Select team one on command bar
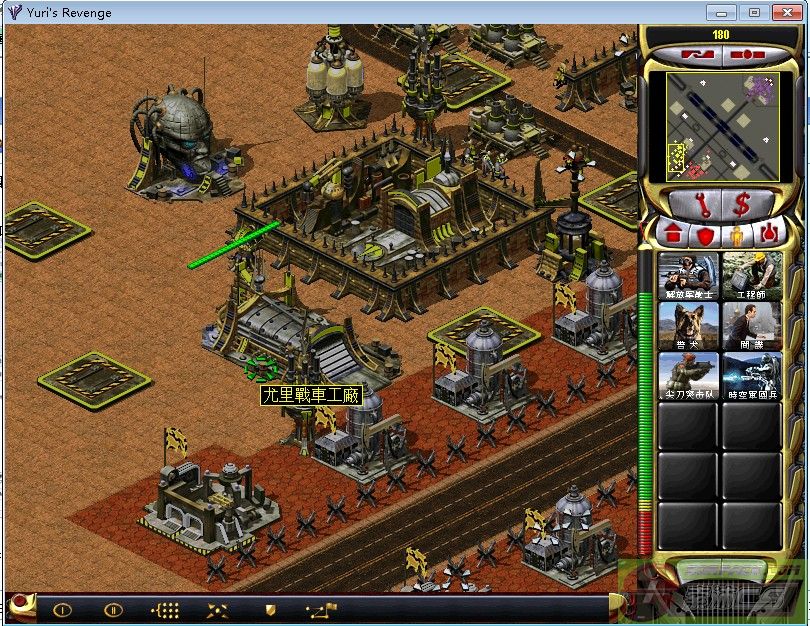810x626 pixels. pyautogui.click(x=62, y=609)
